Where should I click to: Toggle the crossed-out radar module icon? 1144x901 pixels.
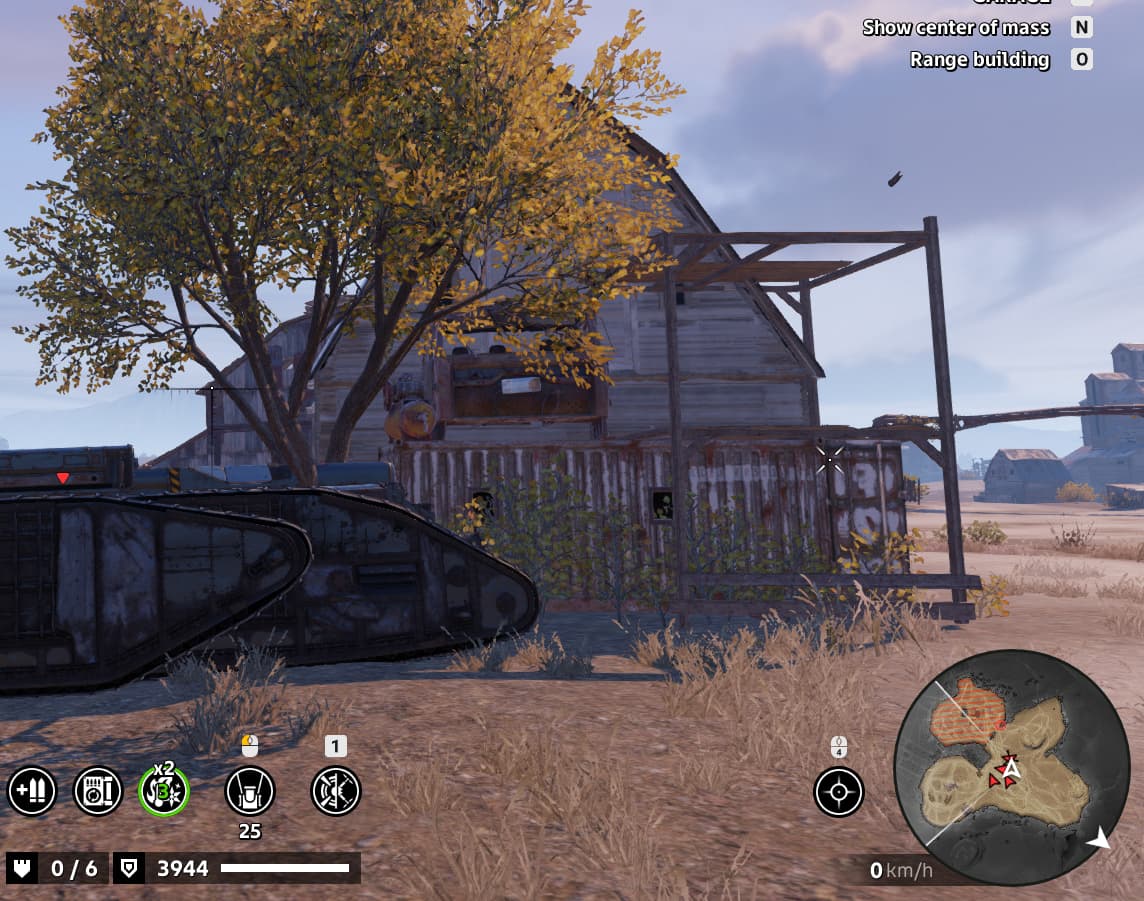[x=336, y=792]
